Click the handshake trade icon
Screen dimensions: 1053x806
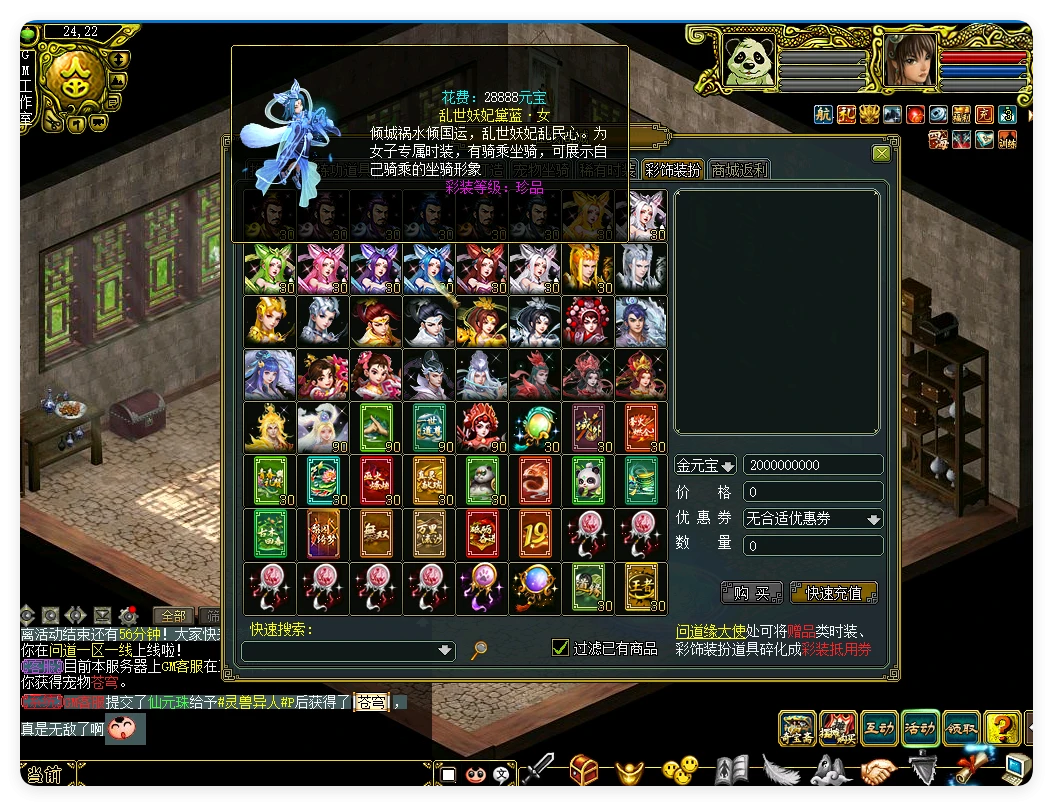(x=879, y=770)
